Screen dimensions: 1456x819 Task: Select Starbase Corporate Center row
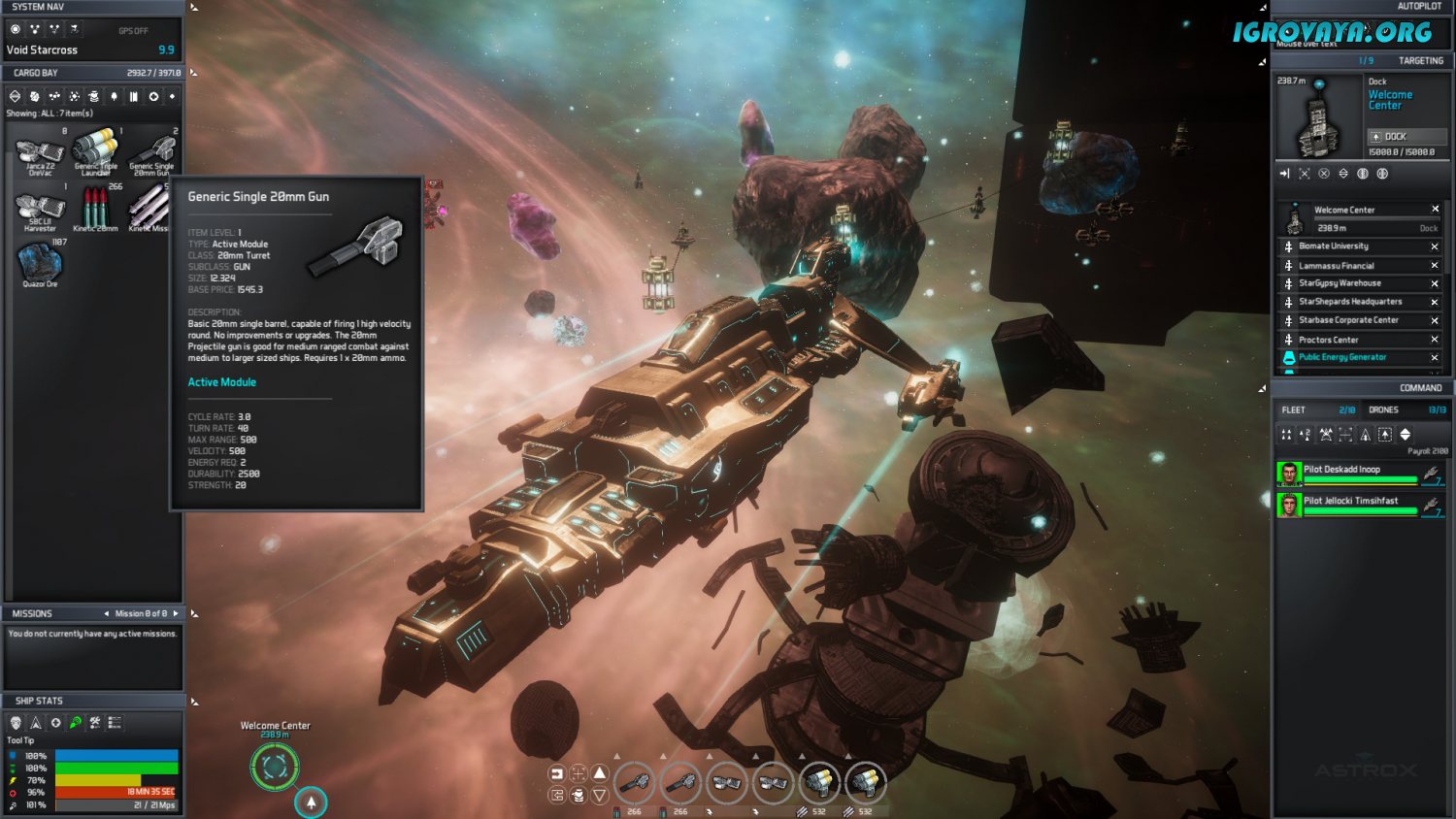click(1348, 320)
